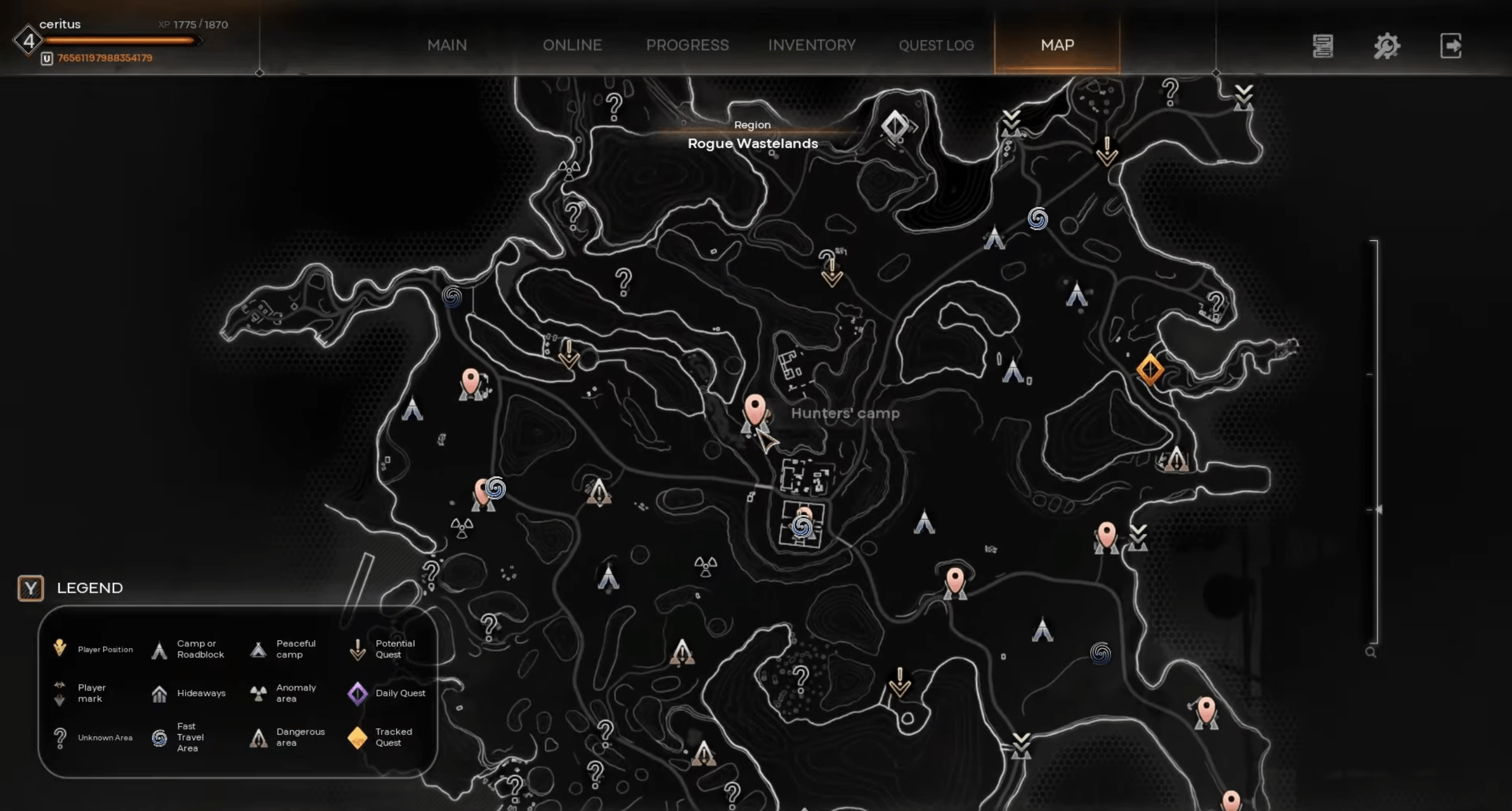Select the white diamond marker near the region title
Image resolution: width=1512 pixels, height=811 pixels.
coord(895,125)
